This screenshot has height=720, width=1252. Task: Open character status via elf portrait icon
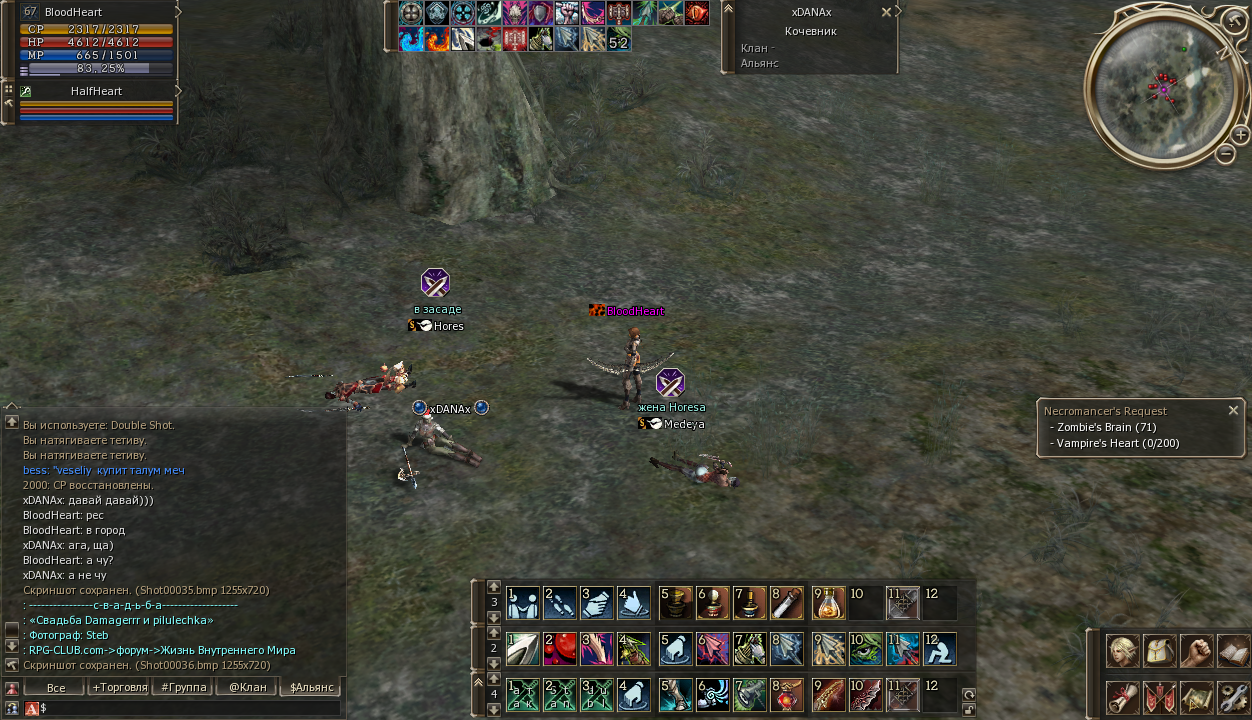(x=1123, y=651)
